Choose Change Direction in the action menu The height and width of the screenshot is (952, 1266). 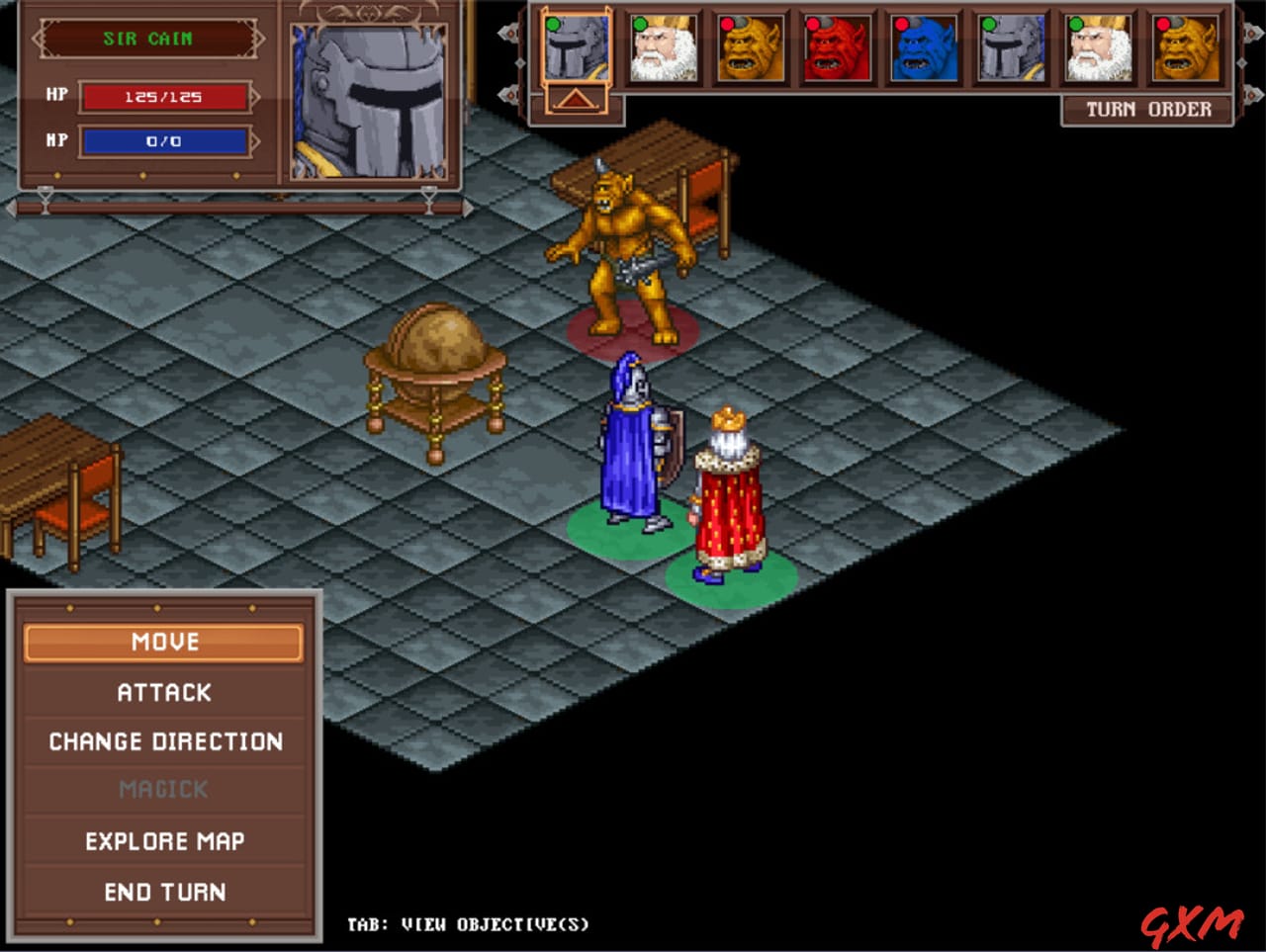tap(165, 741)
